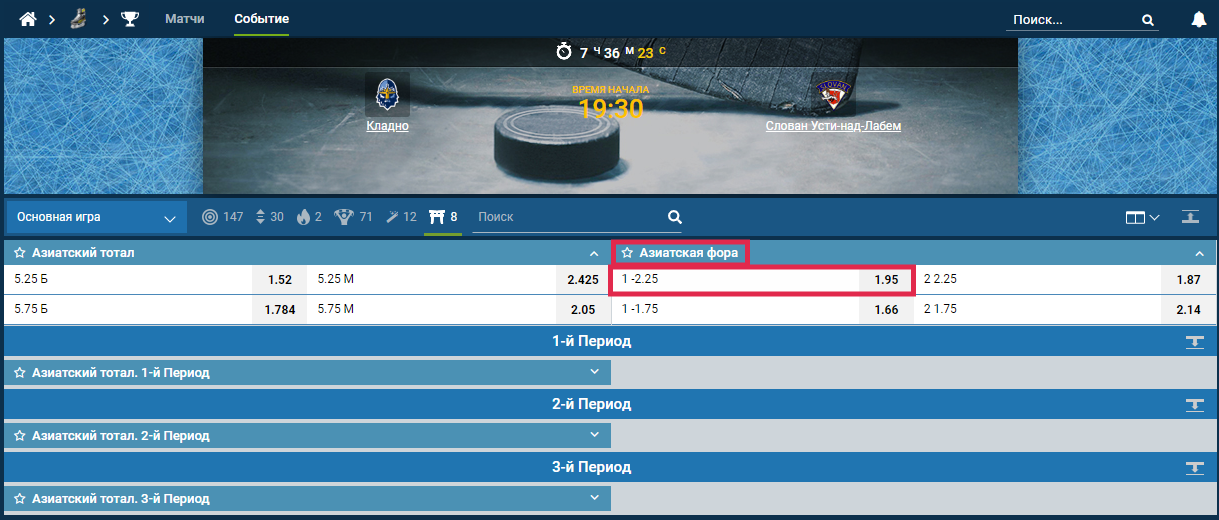The image size is (1219, 520).
Task: Collapse the 2-й Период block
Action: point(1194,405)
